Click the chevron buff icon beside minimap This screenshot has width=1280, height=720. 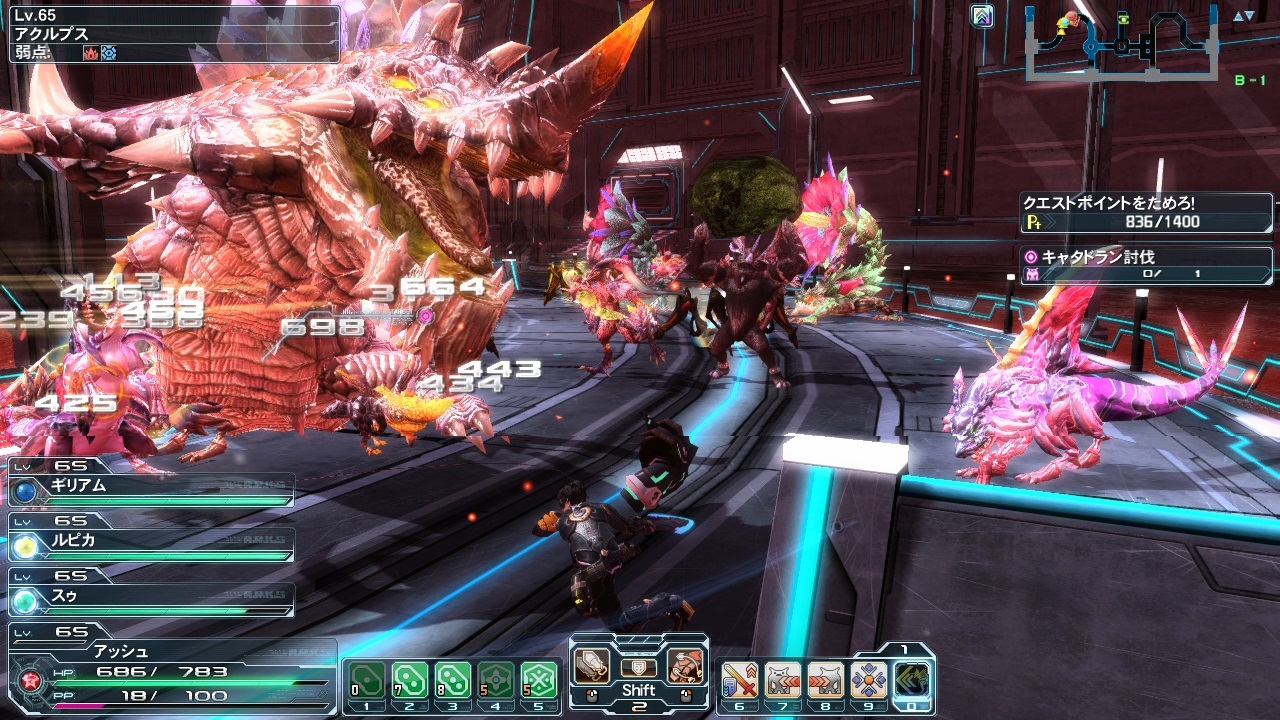tap(983, 16)
